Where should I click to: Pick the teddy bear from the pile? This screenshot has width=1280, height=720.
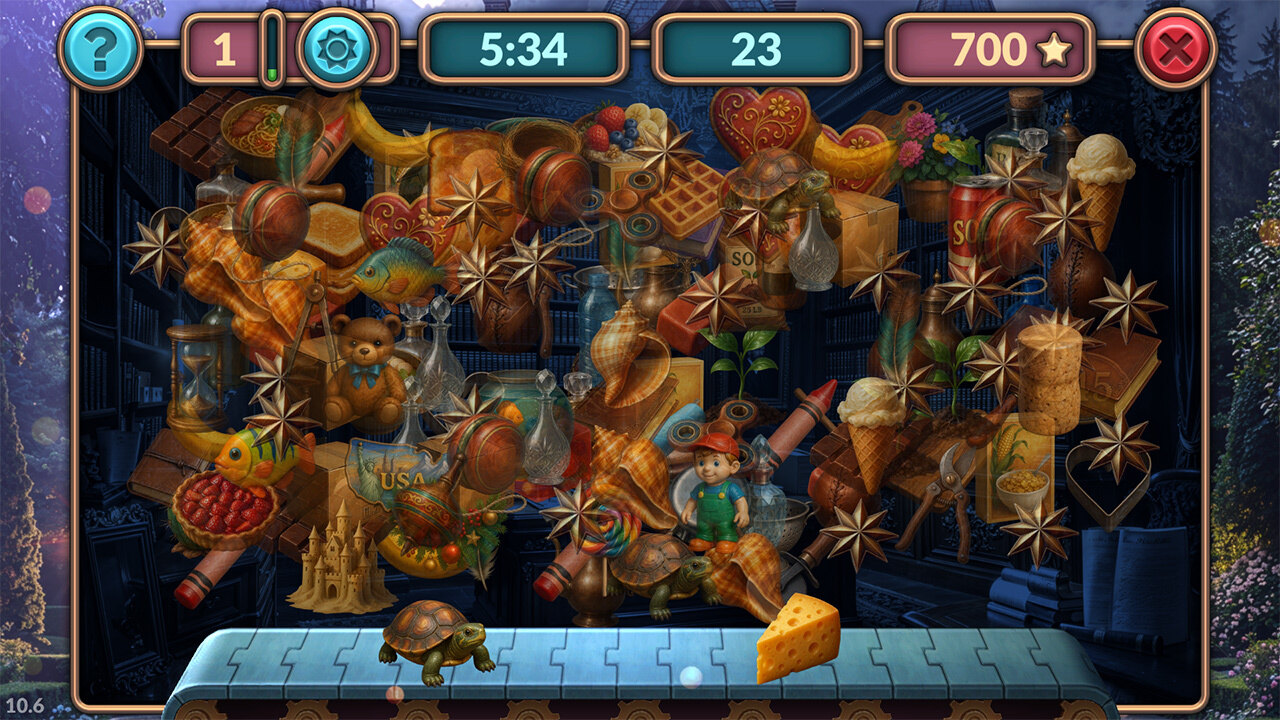pyautogui.click(x=363, y=367)
